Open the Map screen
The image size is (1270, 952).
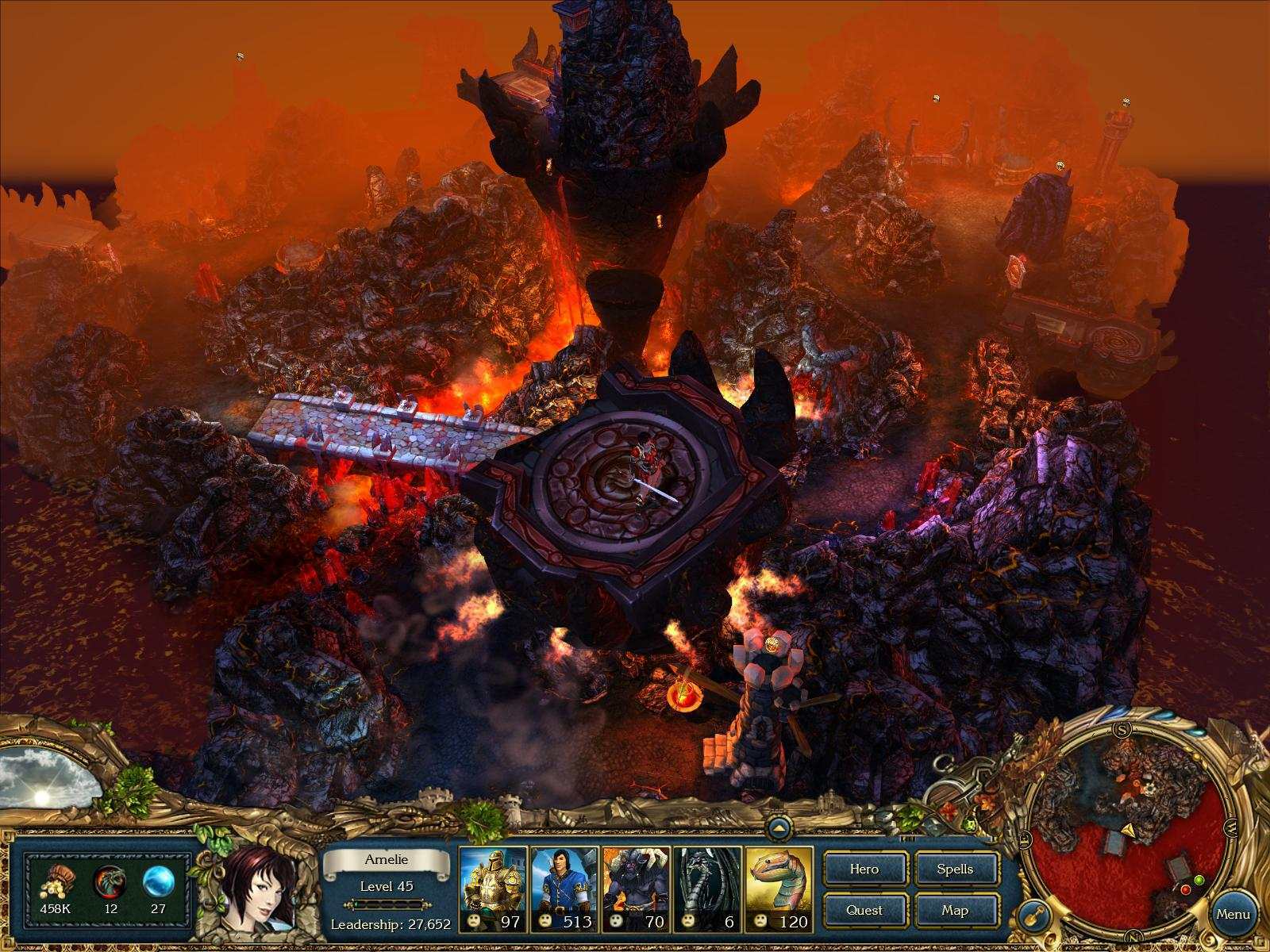point(955,911)
